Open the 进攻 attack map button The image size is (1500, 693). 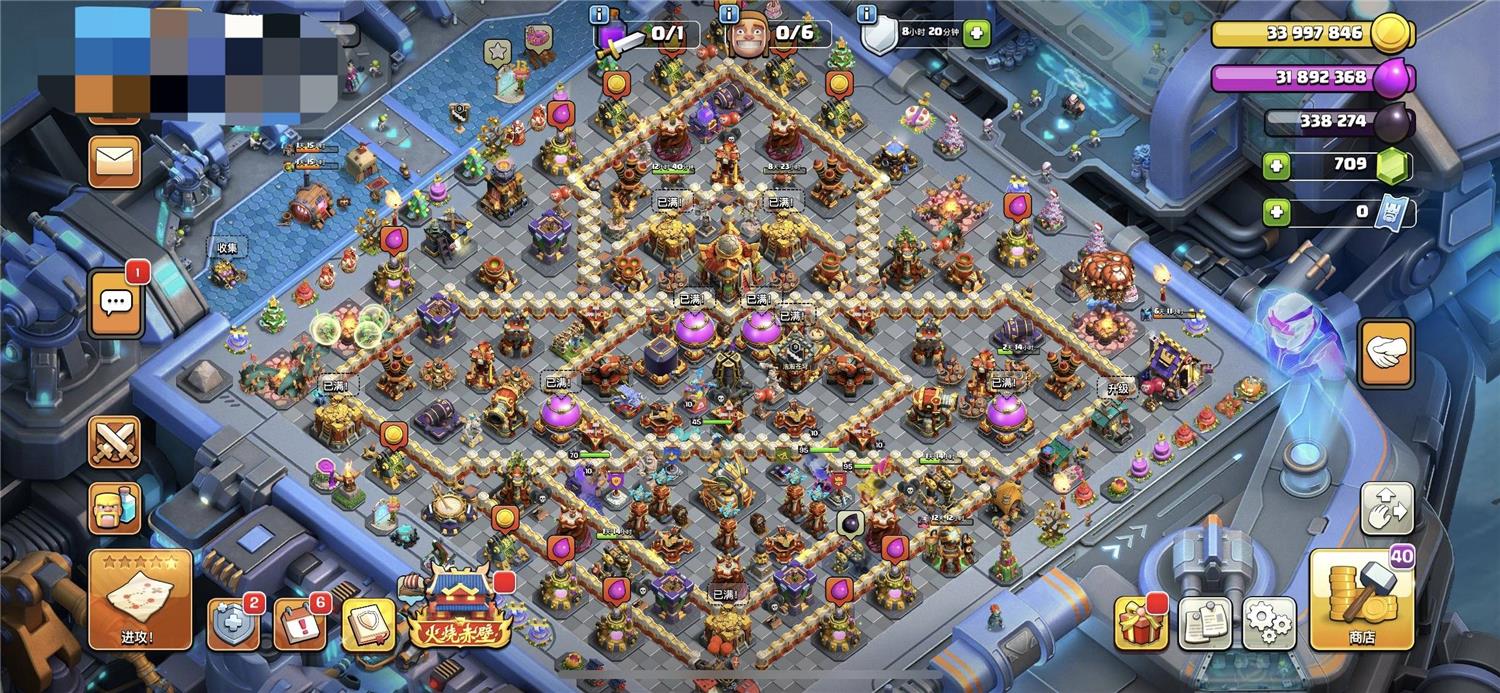(x=140, y=598)
